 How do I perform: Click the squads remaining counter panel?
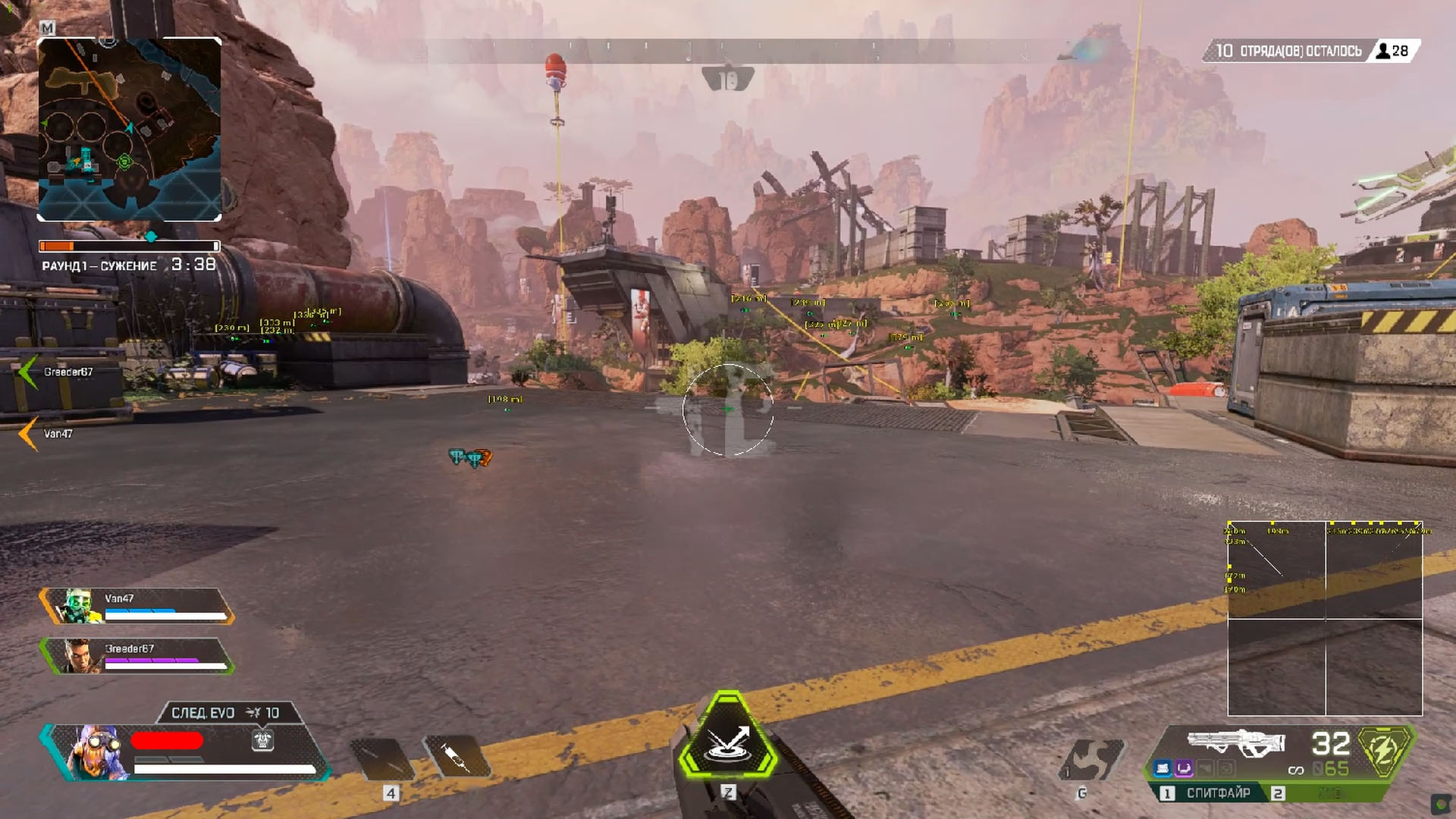click(x=1310, y=51)
